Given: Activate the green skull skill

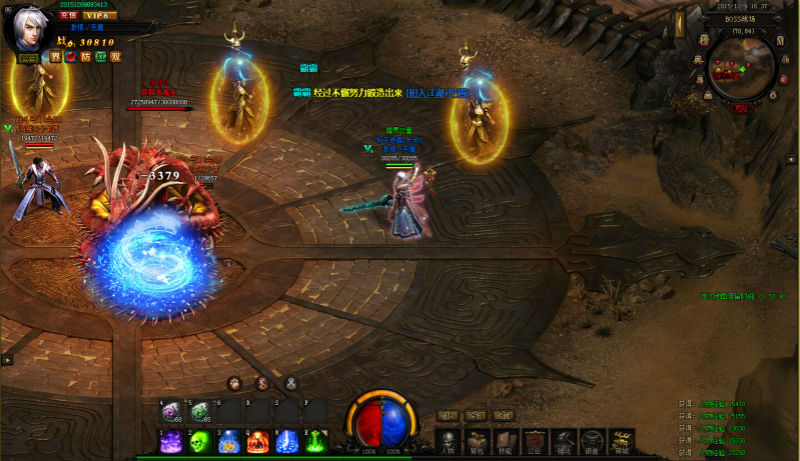Looking at the screenshot, I should (199, 441).
